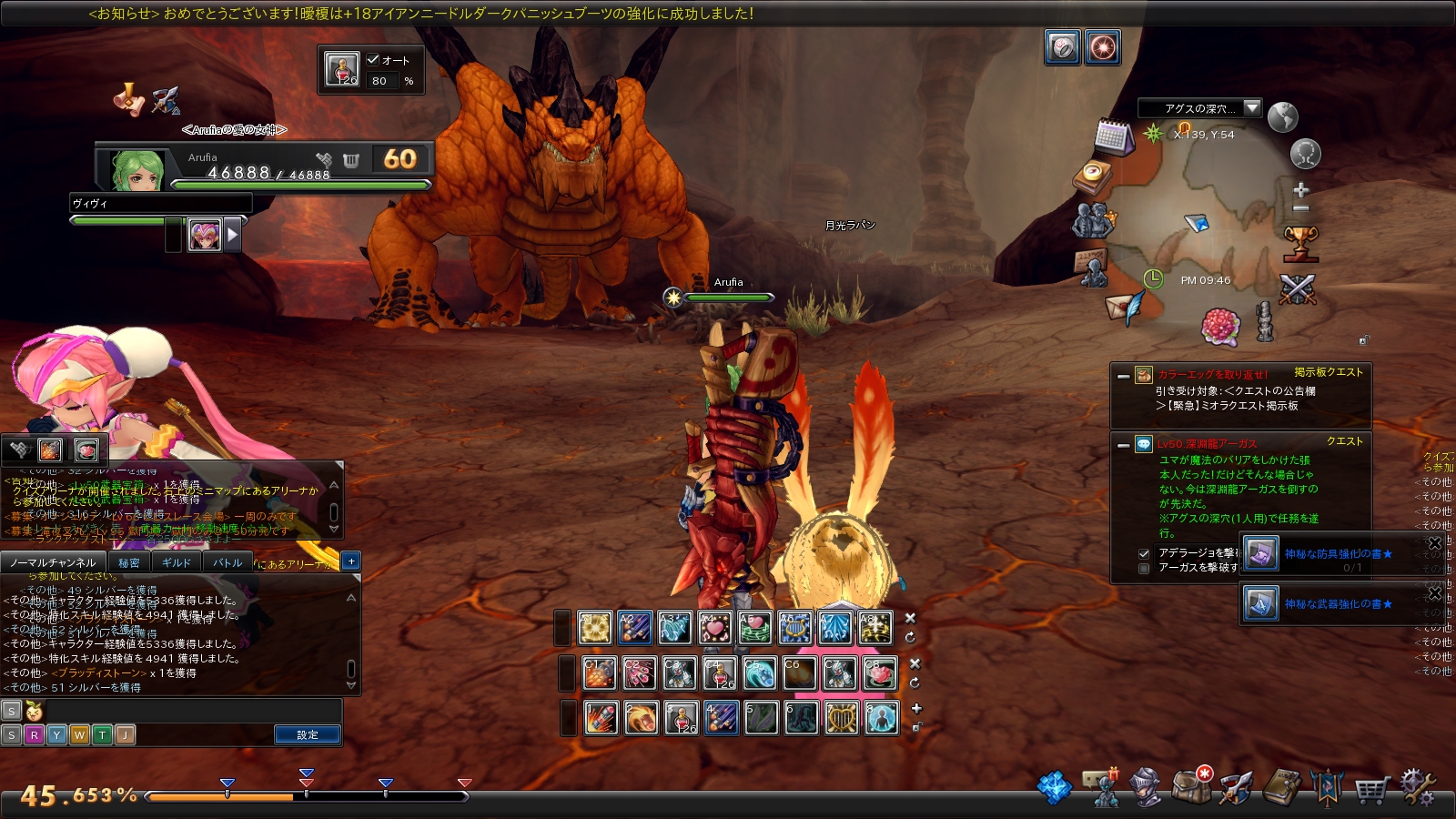Open the アグスの深穴 map dropdown
Viewport: 1456px width, 819px height.
click(x=1252, y=108)
